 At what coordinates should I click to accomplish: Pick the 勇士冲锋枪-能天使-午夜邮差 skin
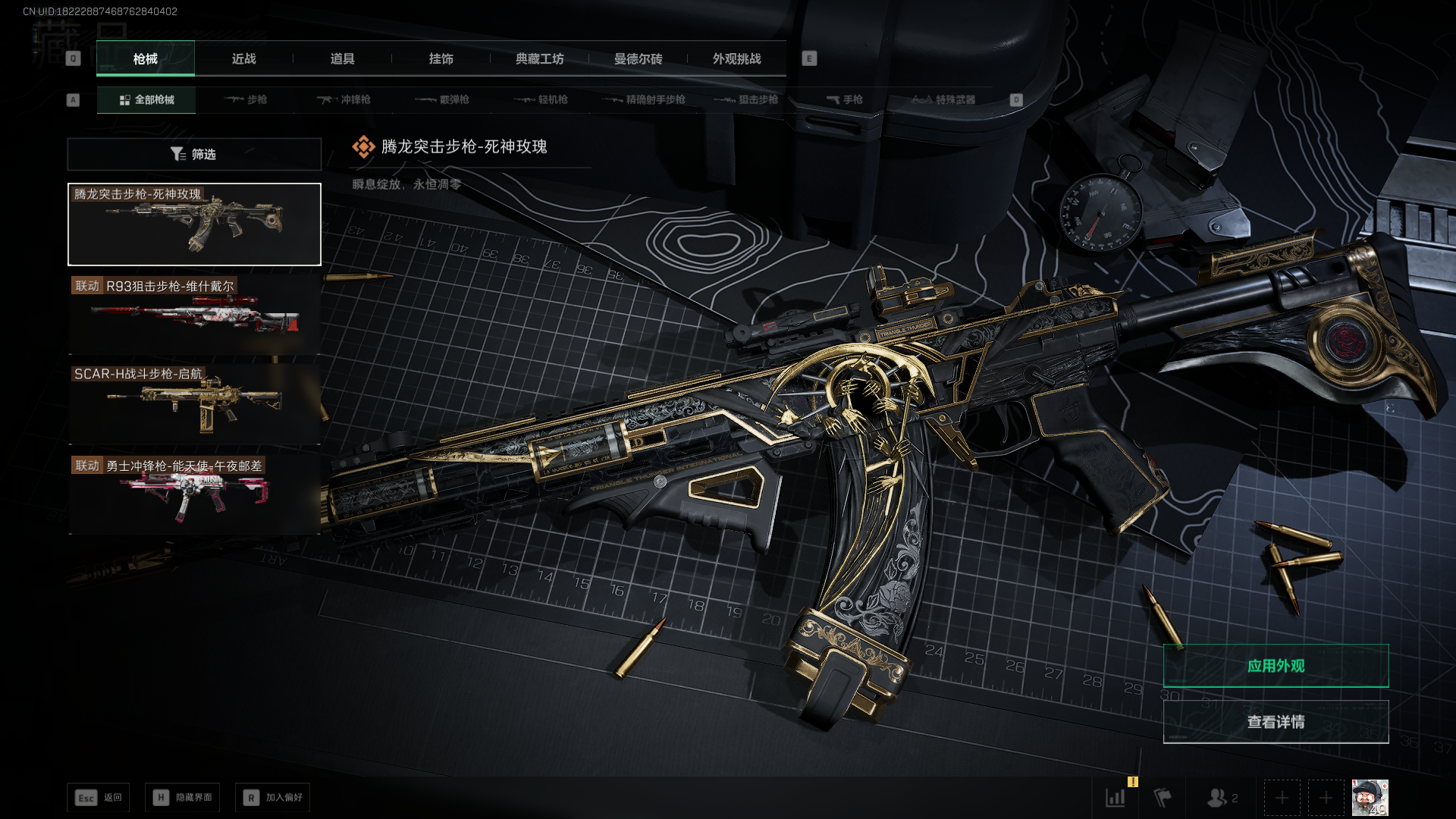(194, 494)
